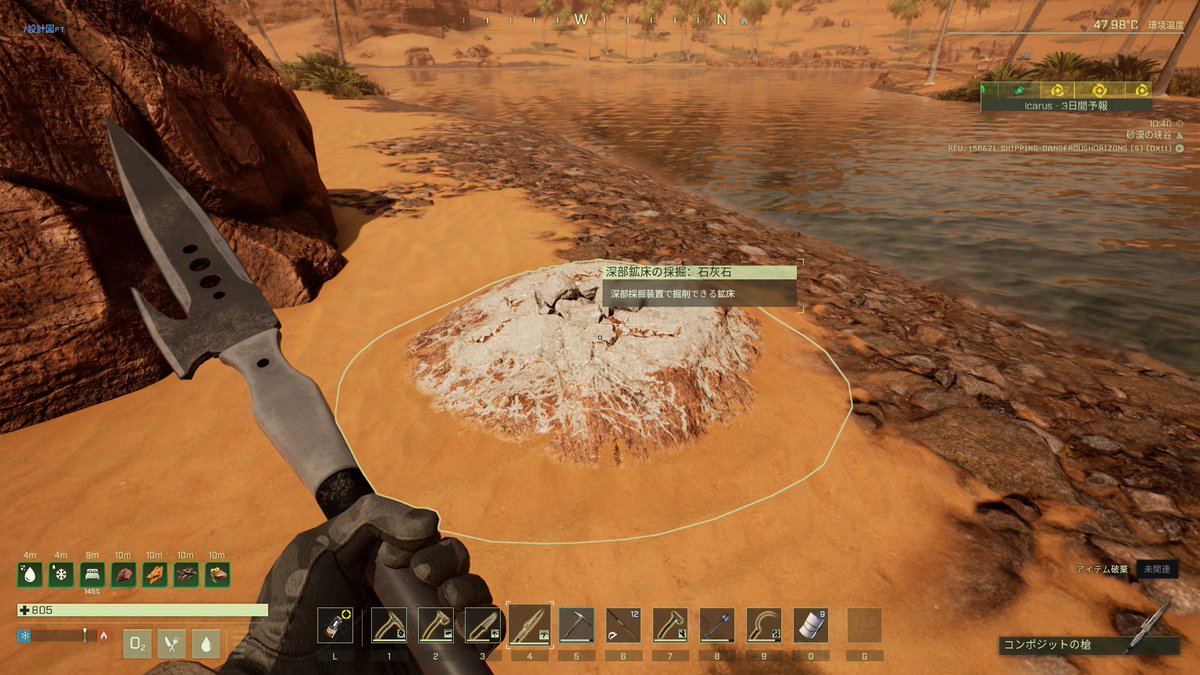Pick the bandage stack of 9
Screen dimensions: 1200x675
tap(811, 625)
